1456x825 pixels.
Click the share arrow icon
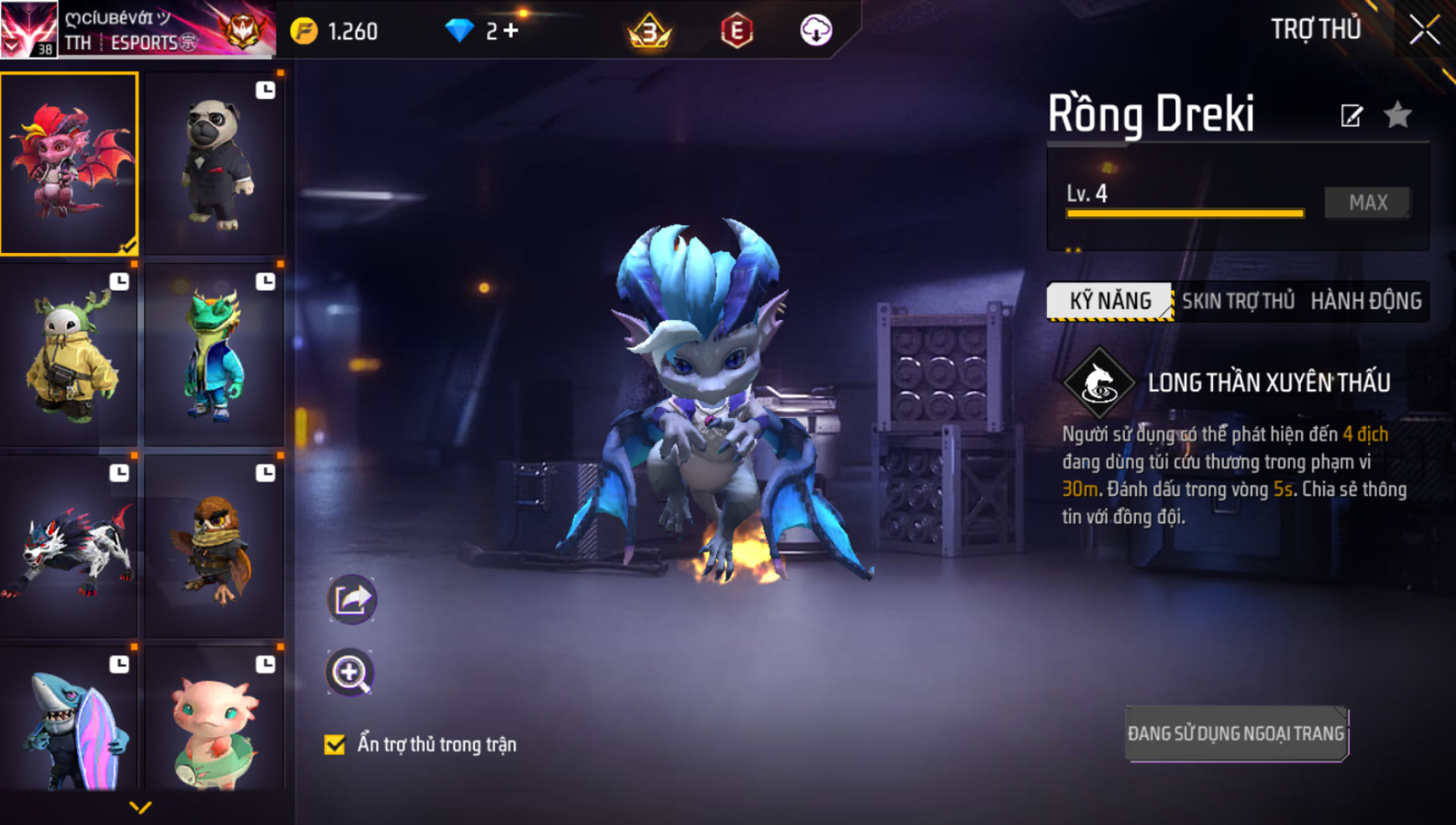click(x=351, y=599)
